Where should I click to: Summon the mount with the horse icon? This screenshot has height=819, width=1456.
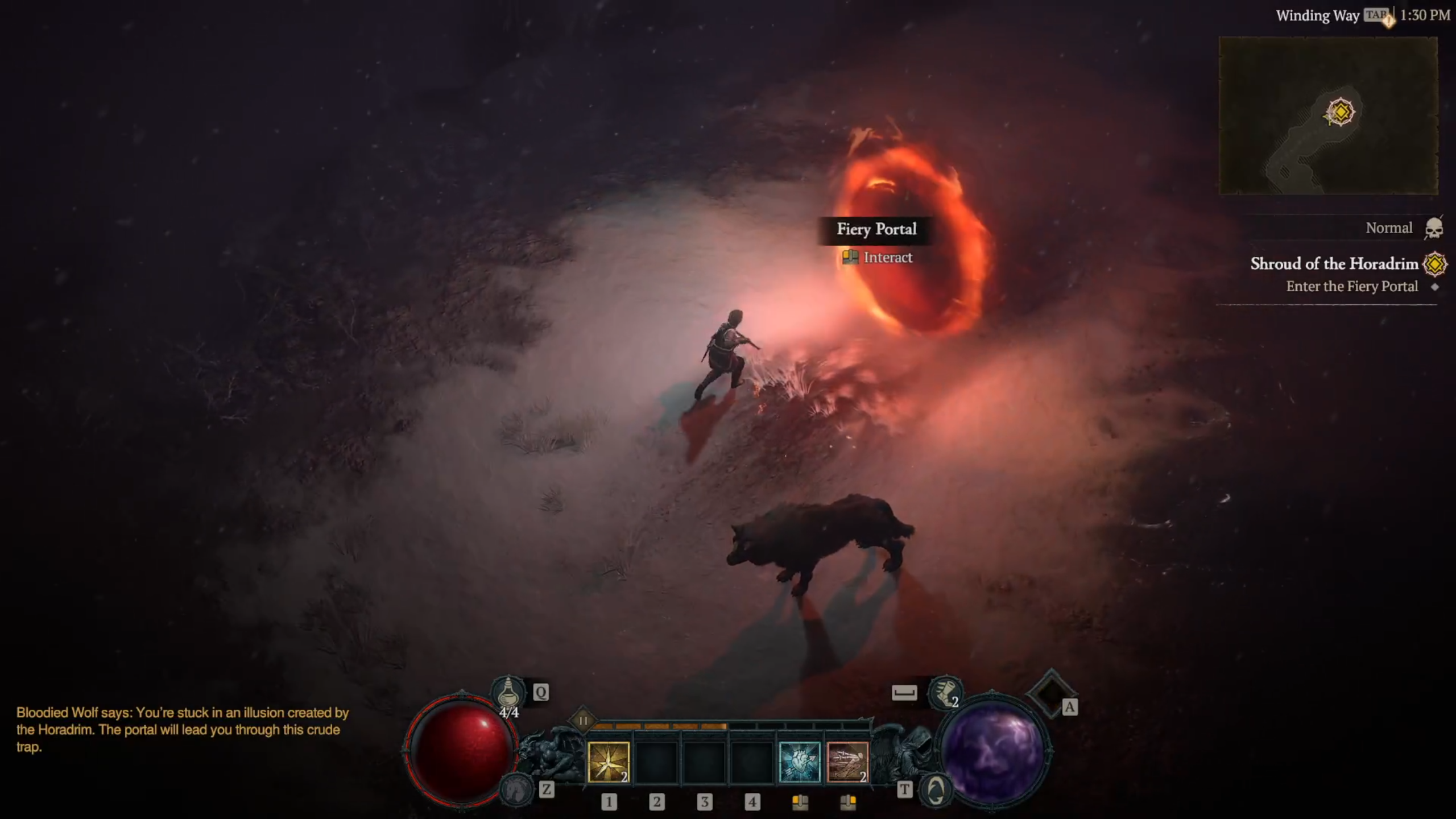click(515, 789)
